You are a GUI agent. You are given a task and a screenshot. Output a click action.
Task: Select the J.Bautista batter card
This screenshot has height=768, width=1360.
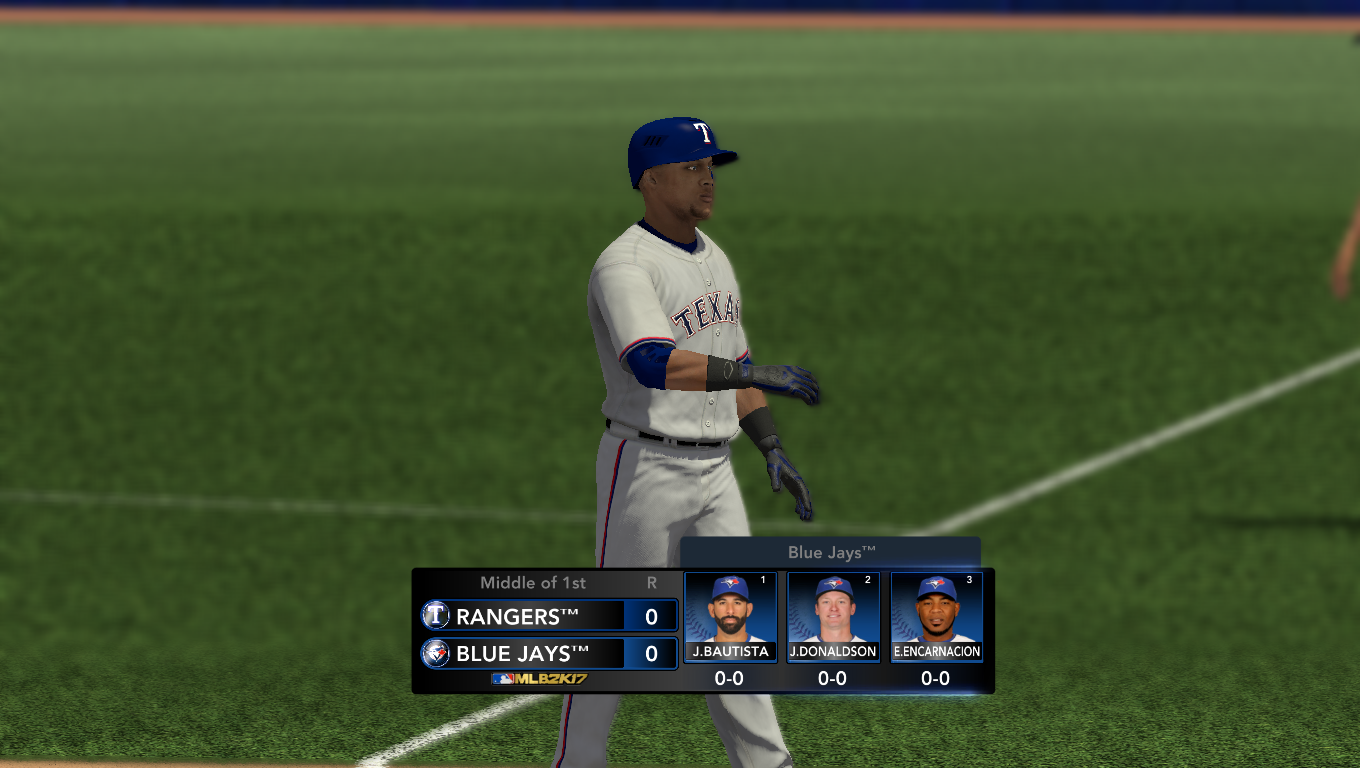point(730,617)
